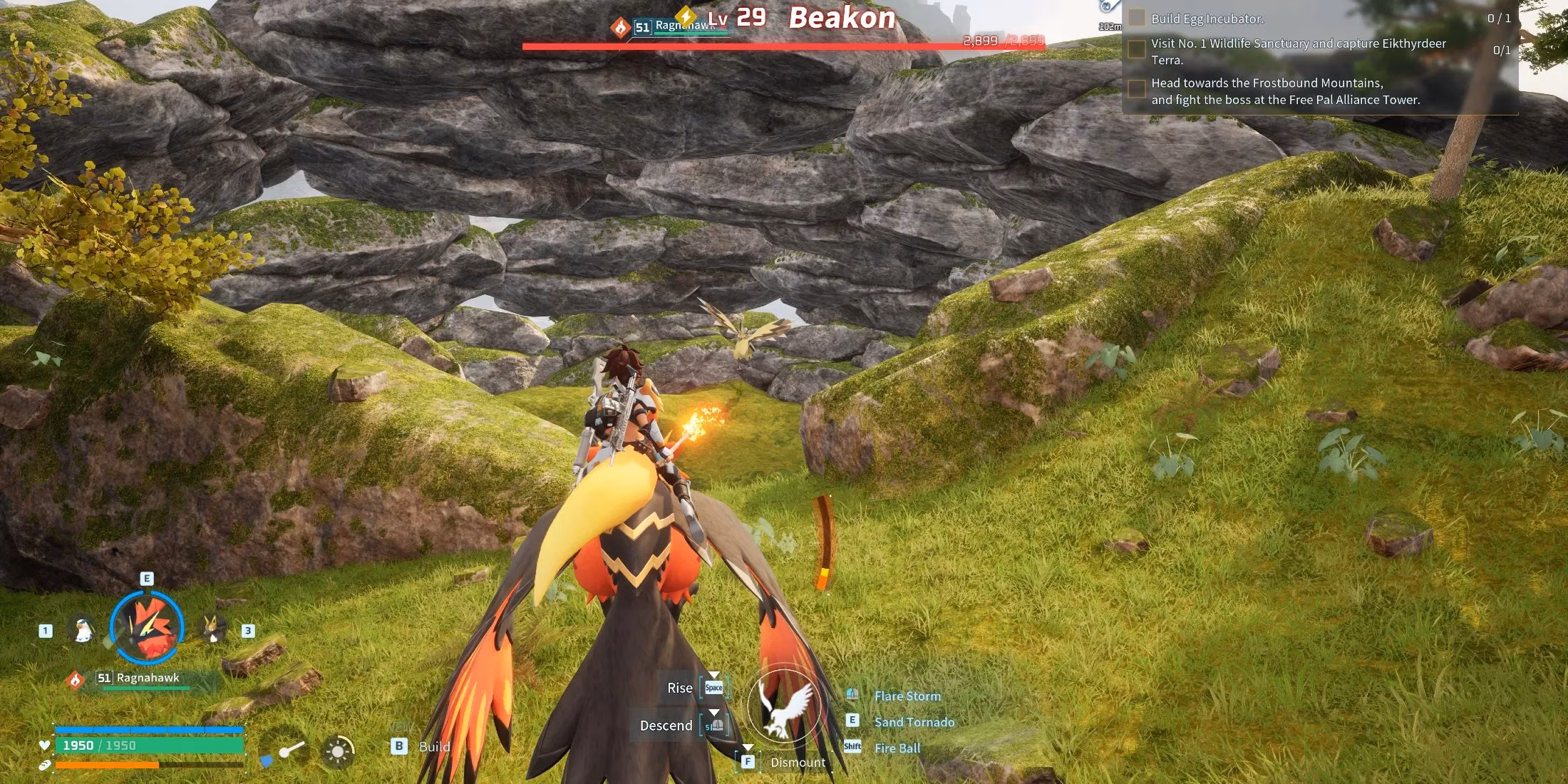
Task: Click the Build Egg Incubator objective
Action: (x=1207, y=19)
